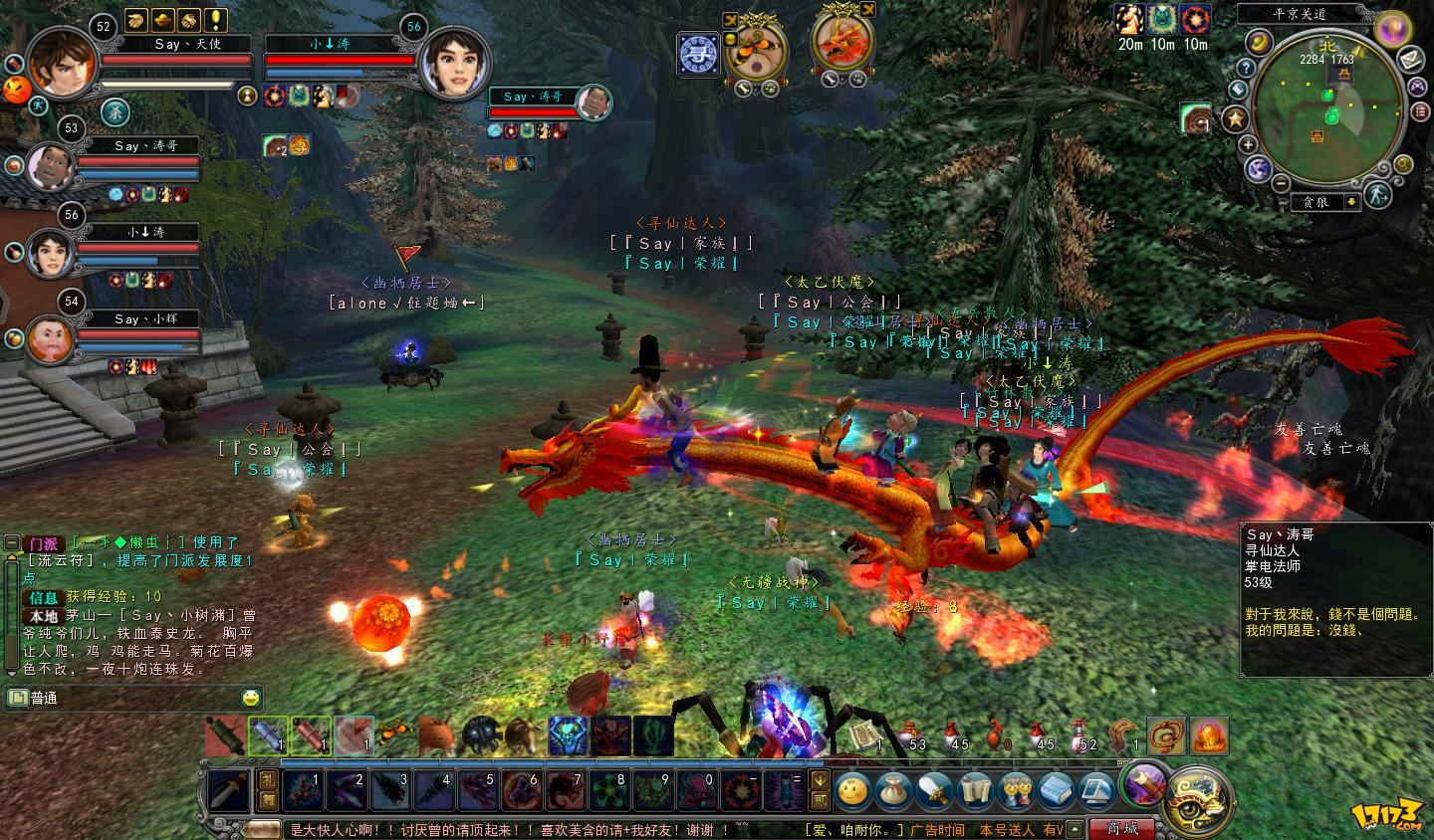
Task: Click the minimap zoom-in plus button
Action: 1248,145
